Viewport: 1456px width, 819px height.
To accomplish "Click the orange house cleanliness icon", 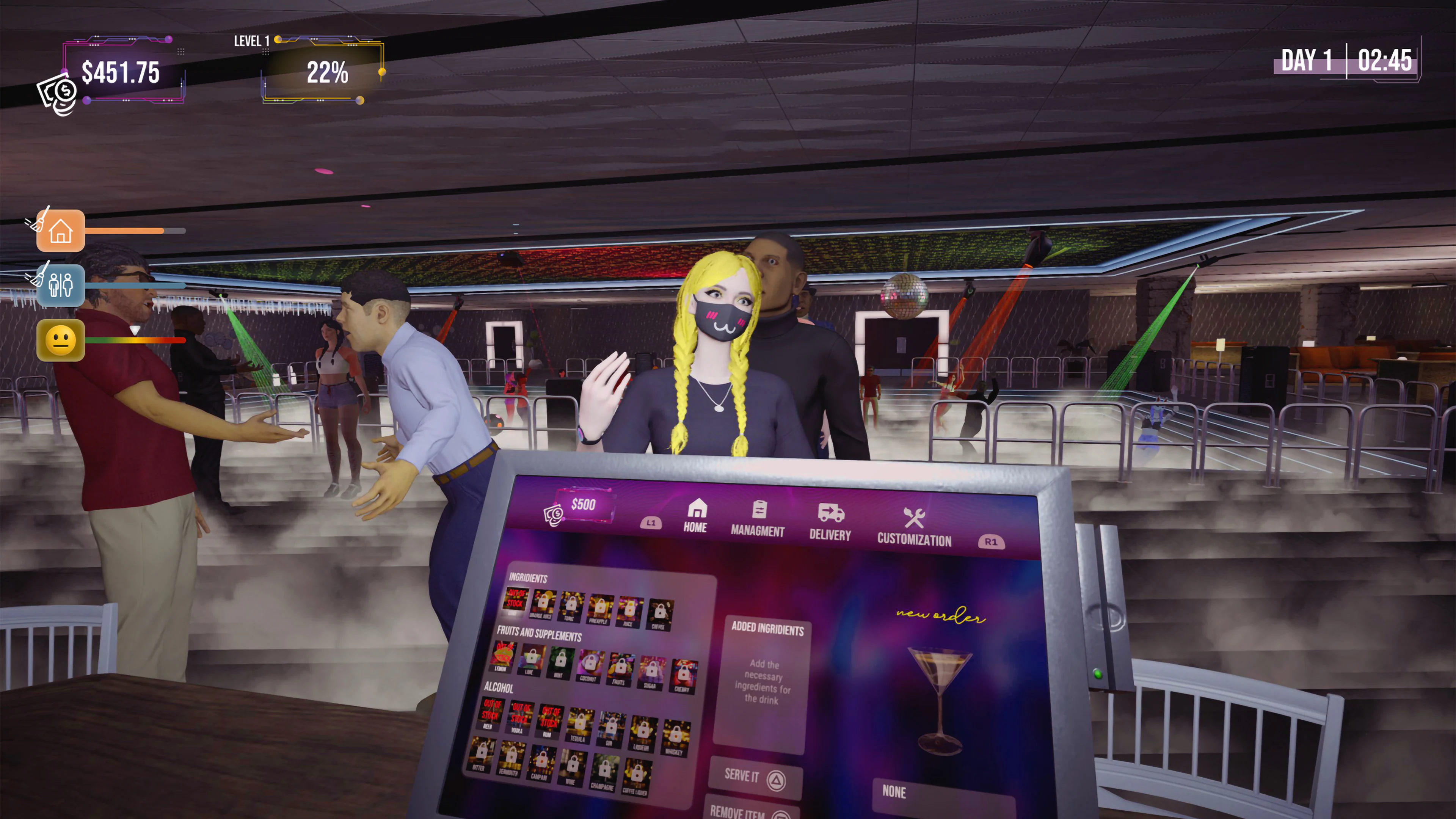I will coord(61,231).
